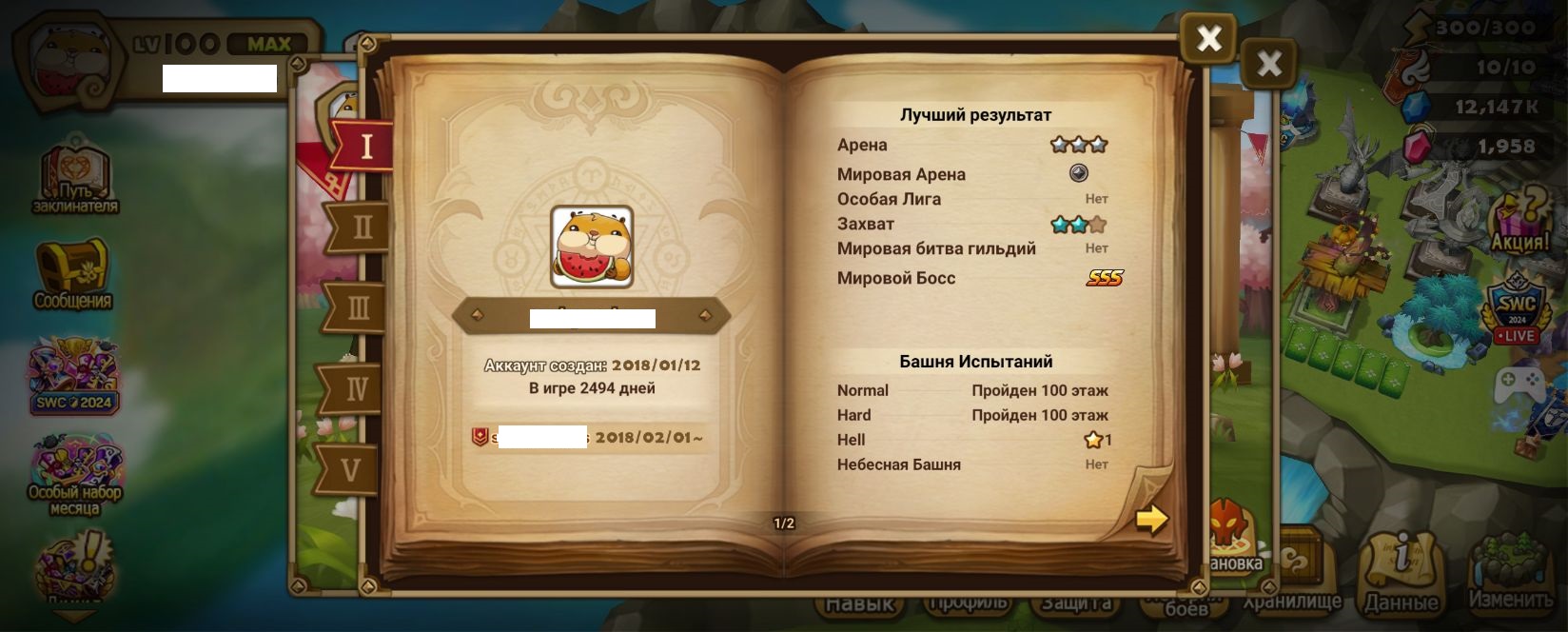The width and height of the screenshot is (1568, 632).
Task: Open the gamepad controller icon
Action: pos(1518,386)
